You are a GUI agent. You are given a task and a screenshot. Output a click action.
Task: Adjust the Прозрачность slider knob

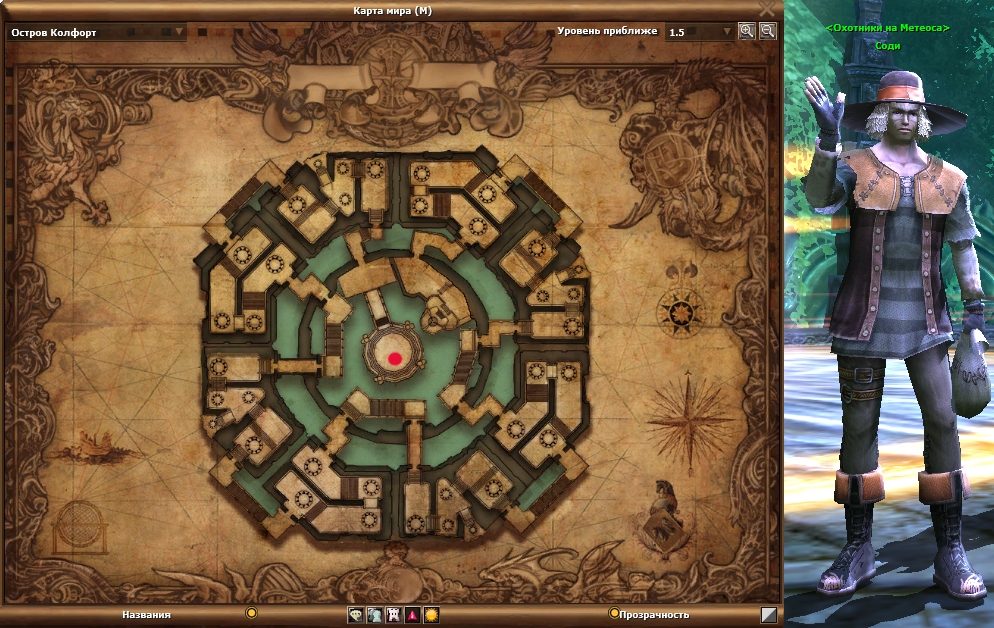pyautogui.click(x=614, y=613)
